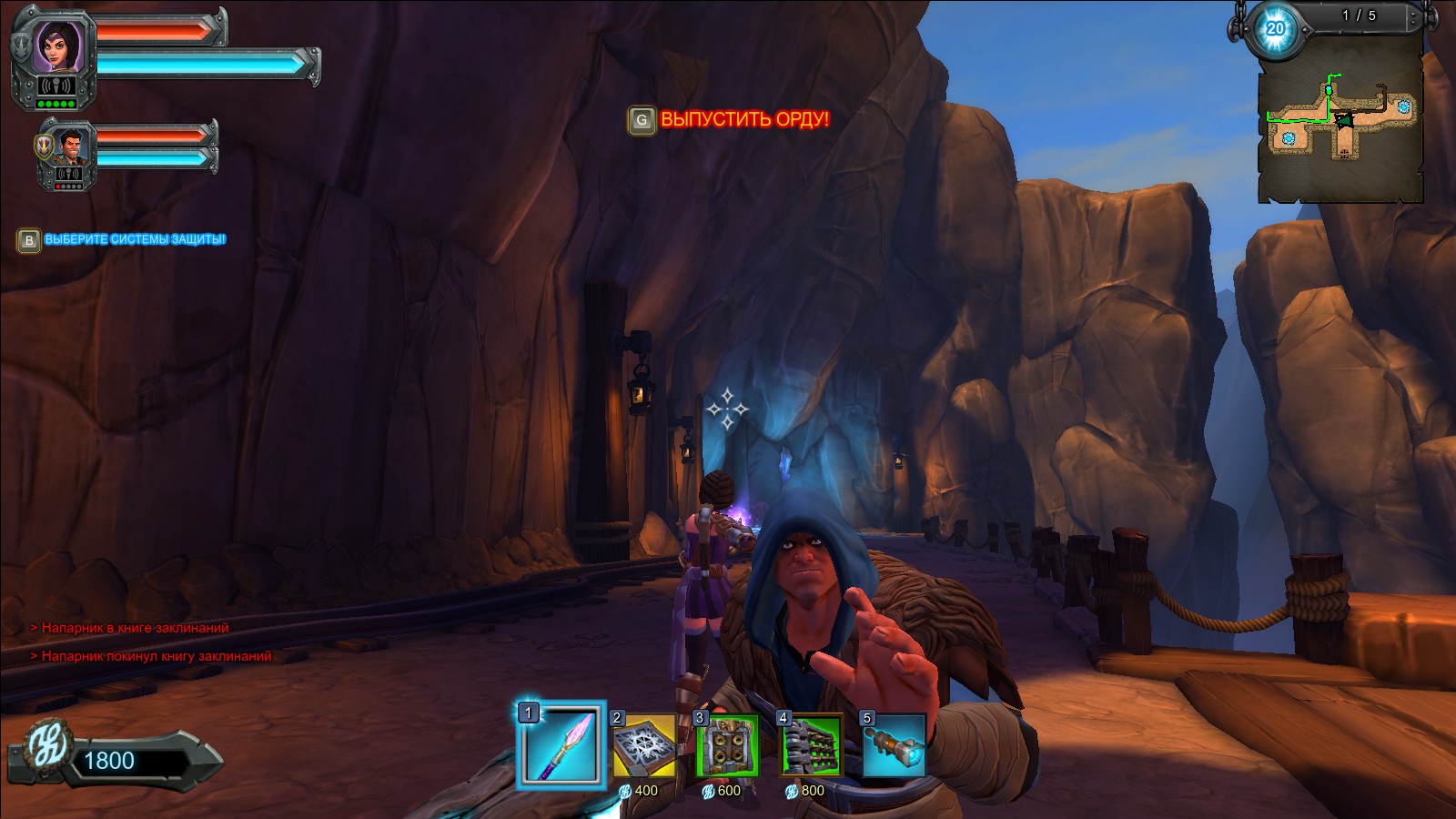Viewport: 1456px width, 819px height.
Task: Click the level minimap parchment
Action: click(1340, 123)
